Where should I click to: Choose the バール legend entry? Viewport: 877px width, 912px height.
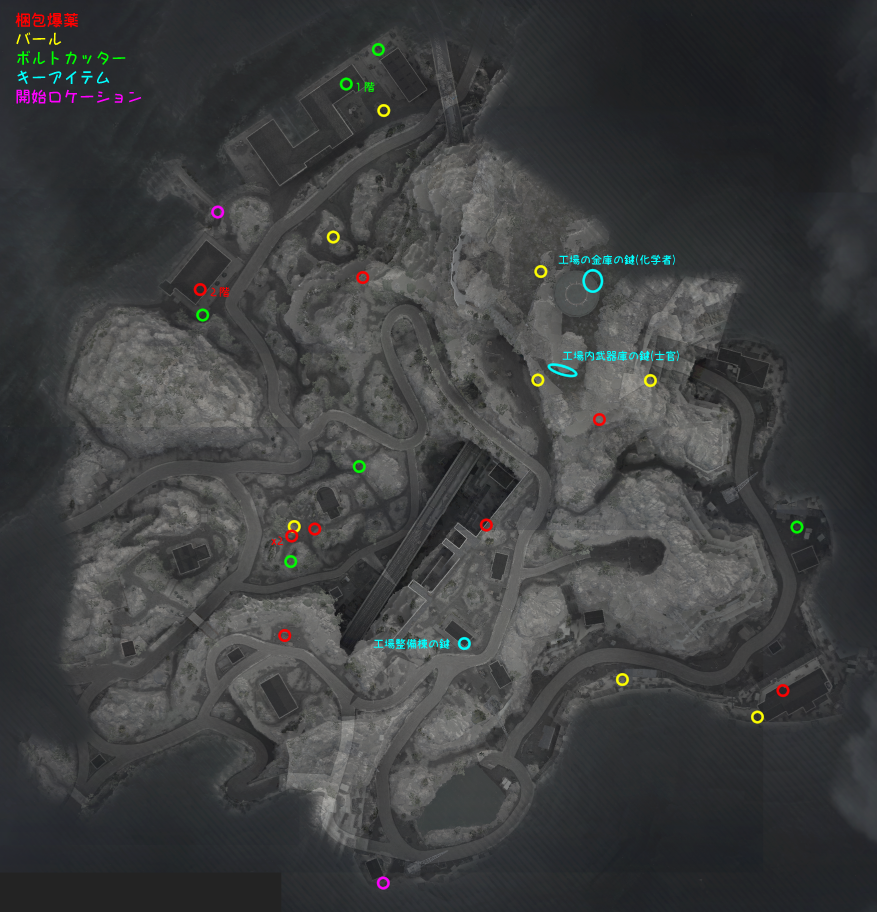tap(39, 39)
